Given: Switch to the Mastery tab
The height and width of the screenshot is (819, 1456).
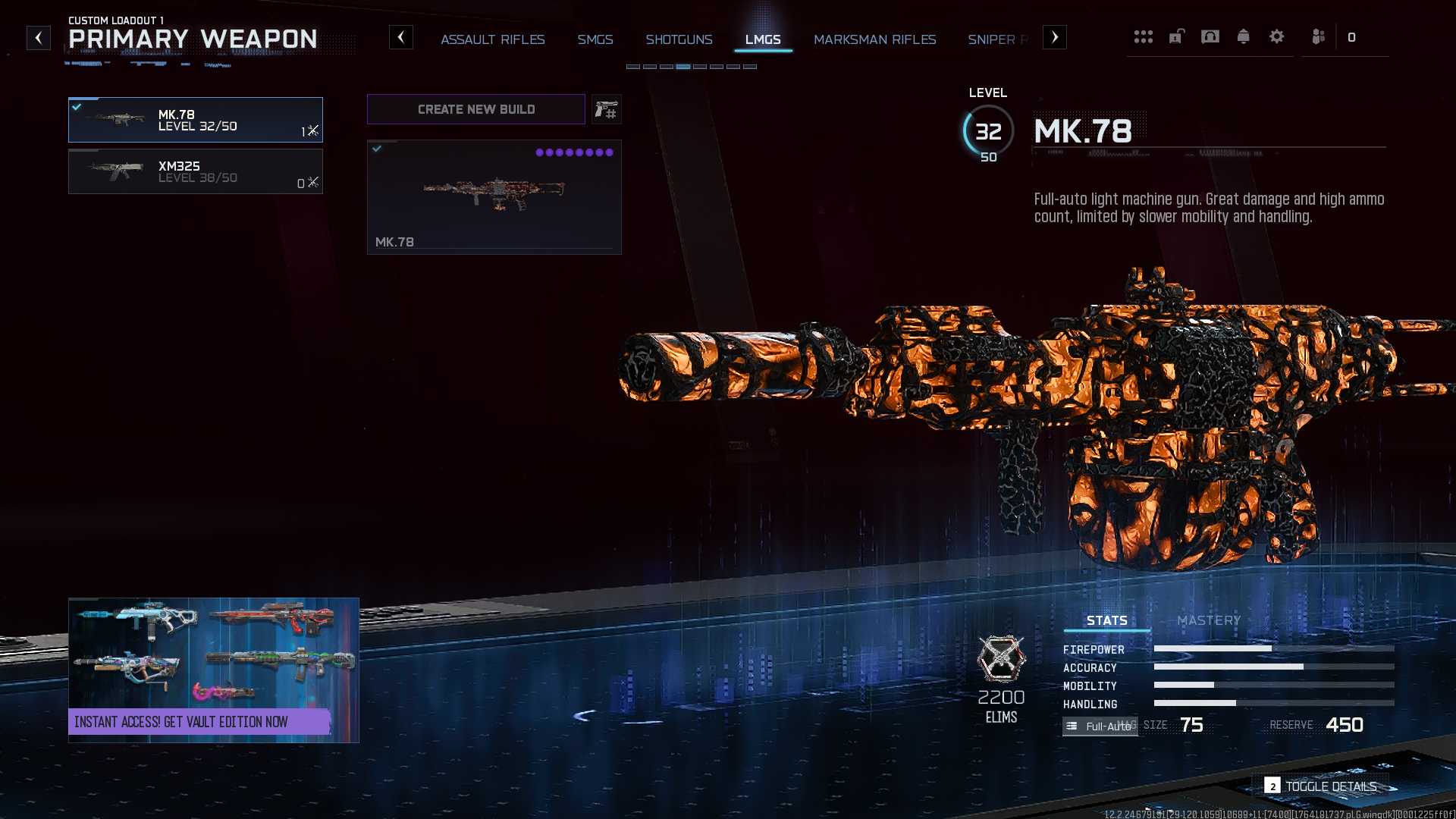Looking at the screenshot, I should point(1209,620).
